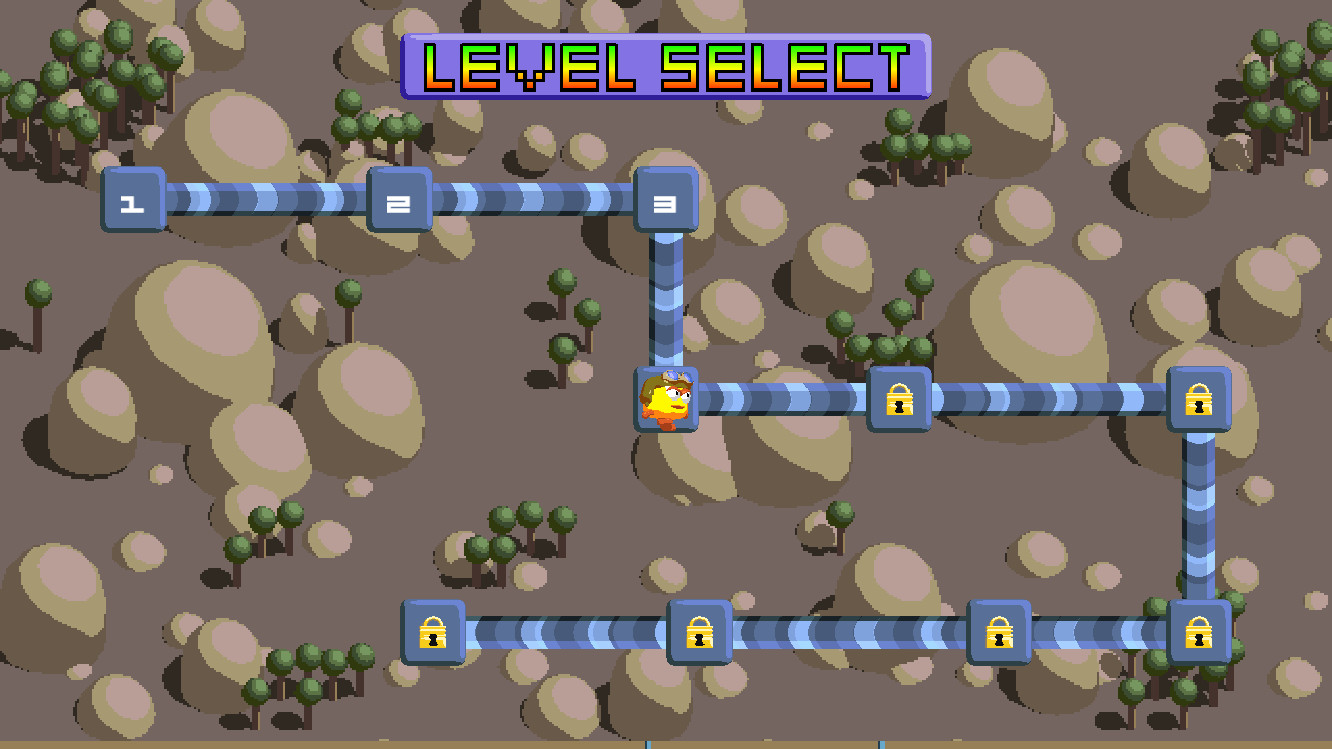
Task: Tap the fish character on the current level node
Action: [665, 400]
